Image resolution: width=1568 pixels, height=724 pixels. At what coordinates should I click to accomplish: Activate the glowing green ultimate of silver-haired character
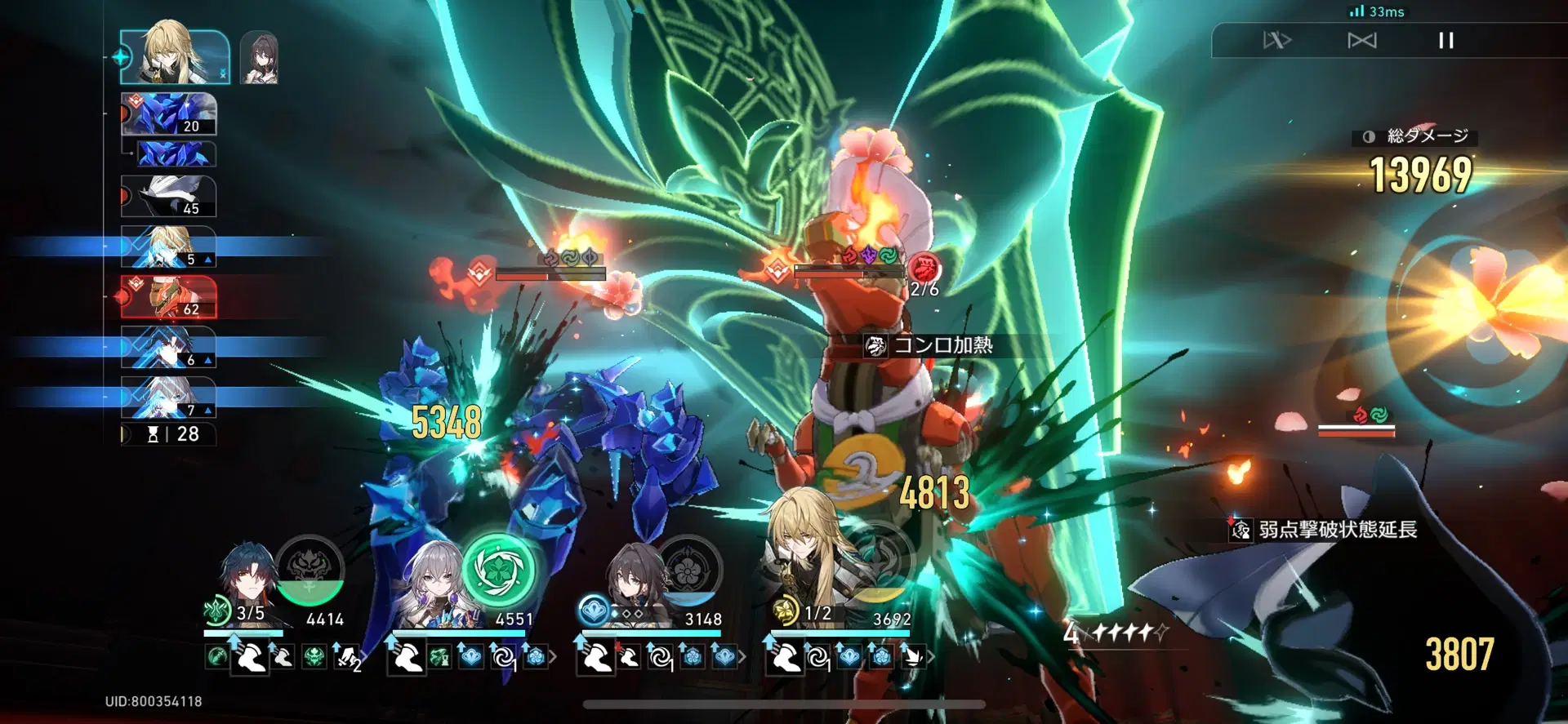499,570
